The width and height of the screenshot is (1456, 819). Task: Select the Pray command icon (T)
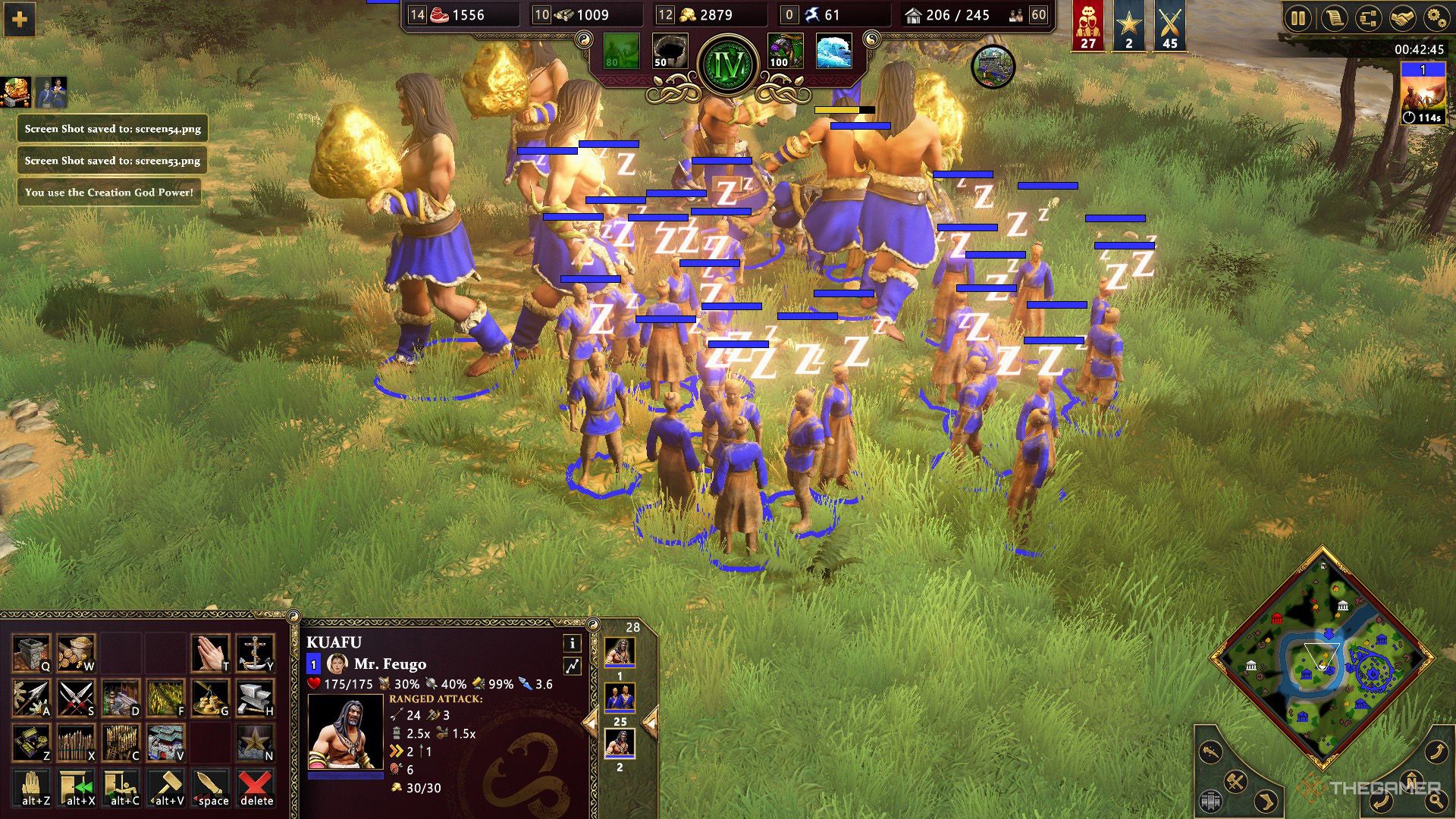pyautogui.click(x=211, y=653)
